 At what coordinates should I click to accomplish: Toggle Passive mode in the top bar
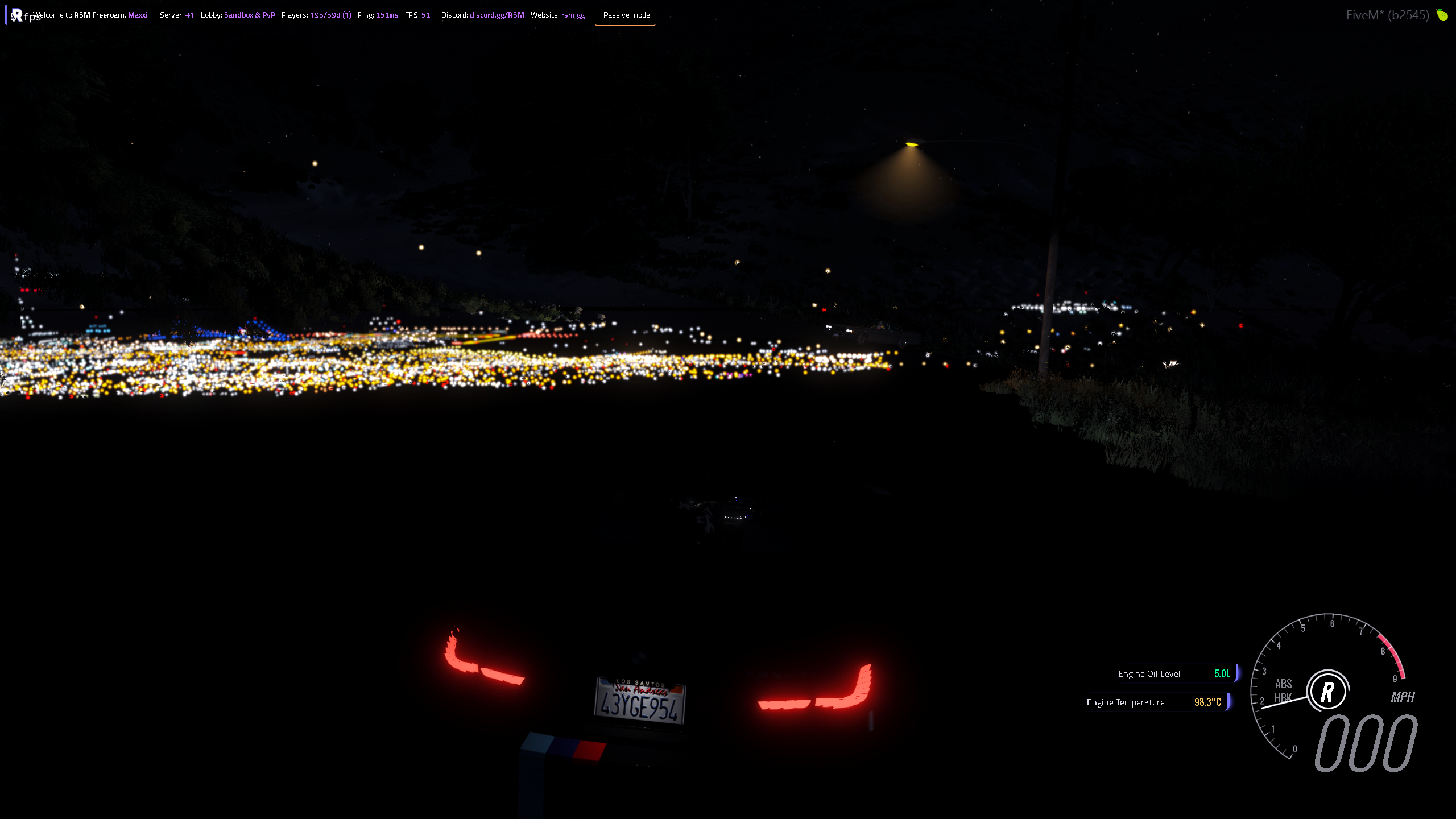(626, 15)
